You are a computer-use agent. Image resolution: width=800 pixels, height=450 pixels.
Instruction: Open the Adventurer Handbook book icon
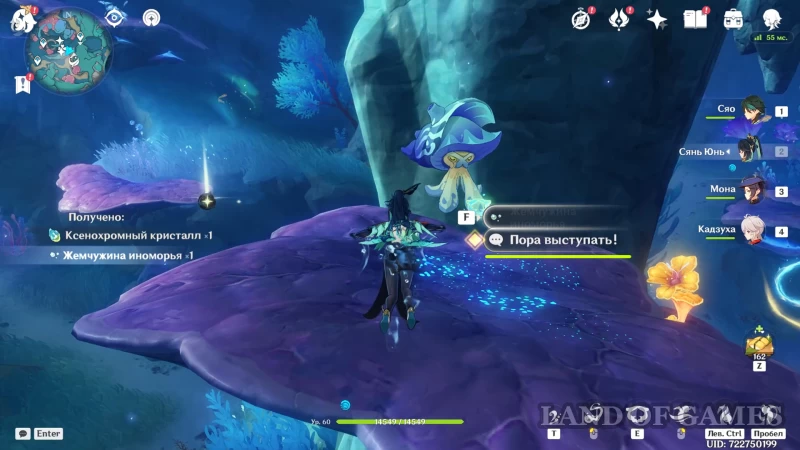[x=694, y=18]
